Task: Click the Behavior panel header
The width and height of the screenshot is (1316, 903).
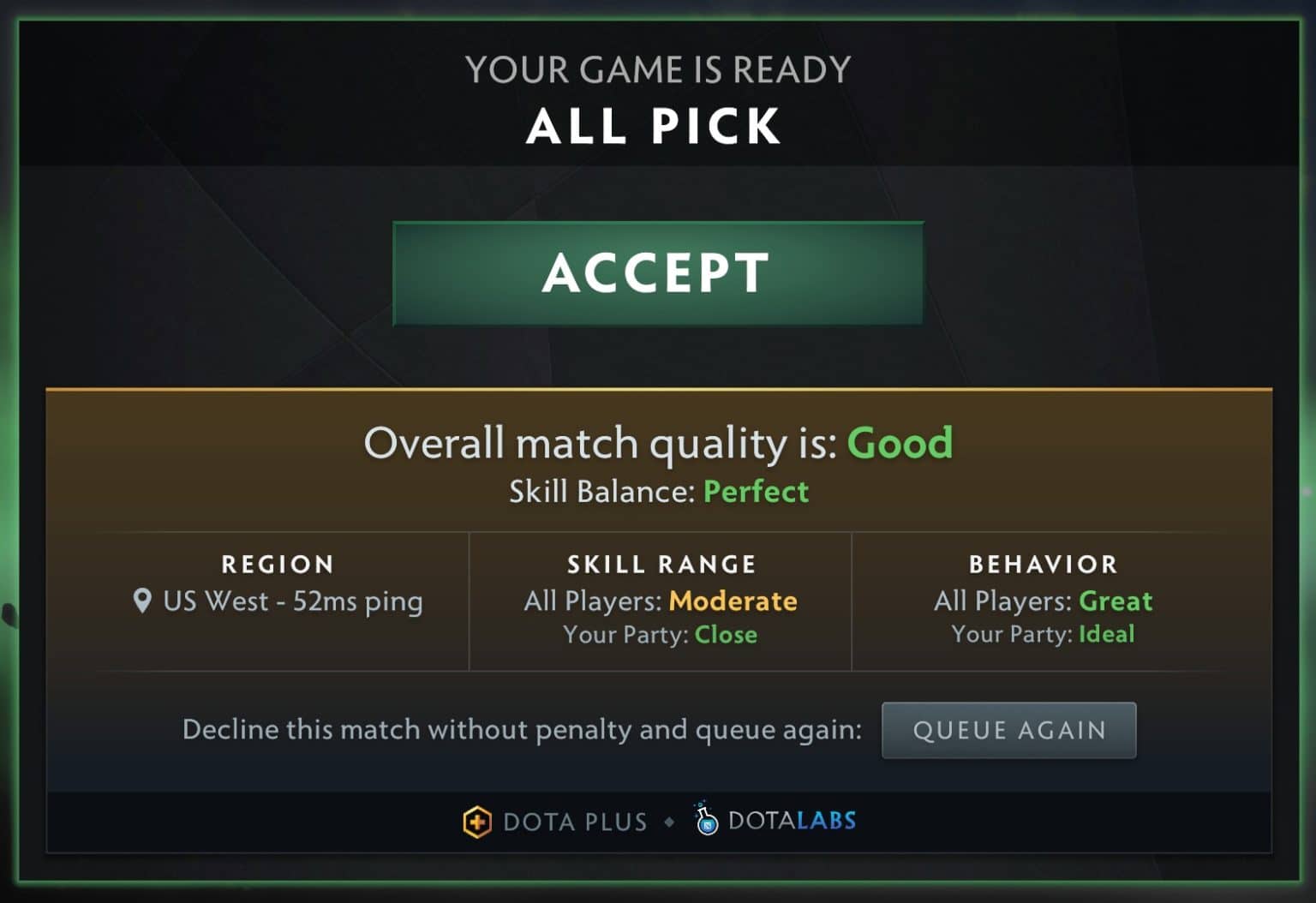Action: [x=1043, y=564]
